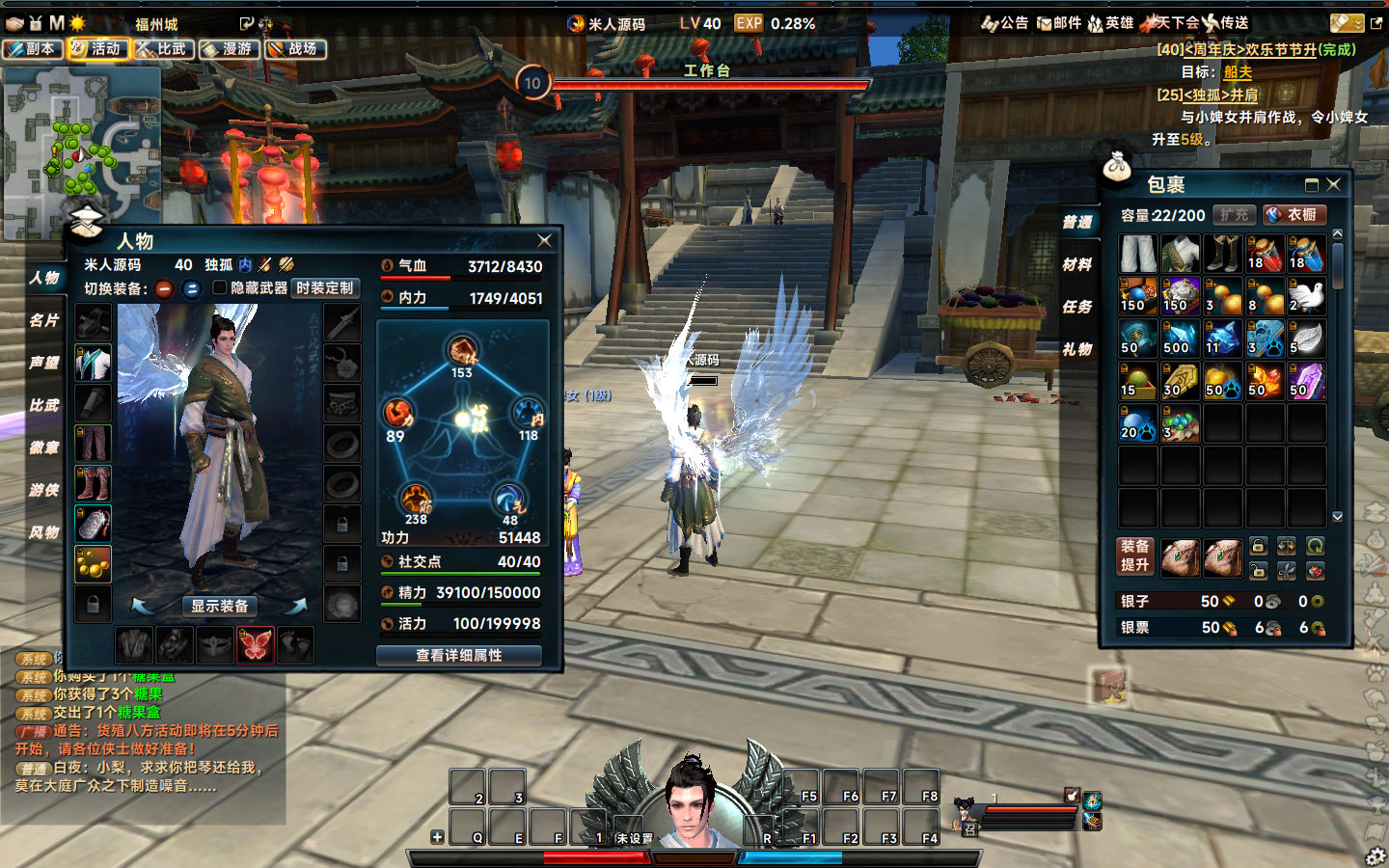Select the 材料 inventory tab
Viewport: 1389px width, 868px height.
pyautogui.click(x=1077, y=264)
